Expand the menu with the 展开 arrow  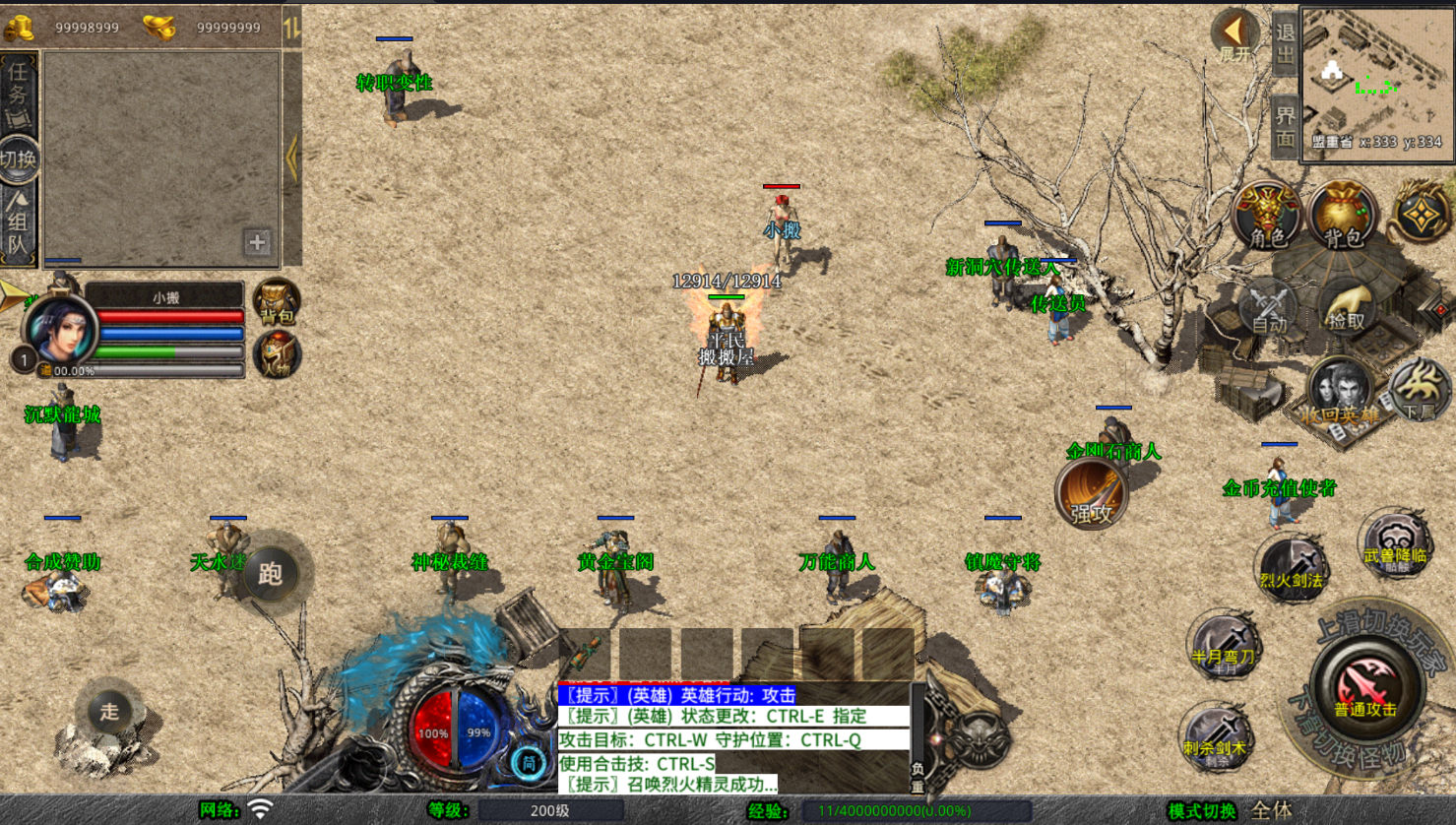pos(1234,36)
